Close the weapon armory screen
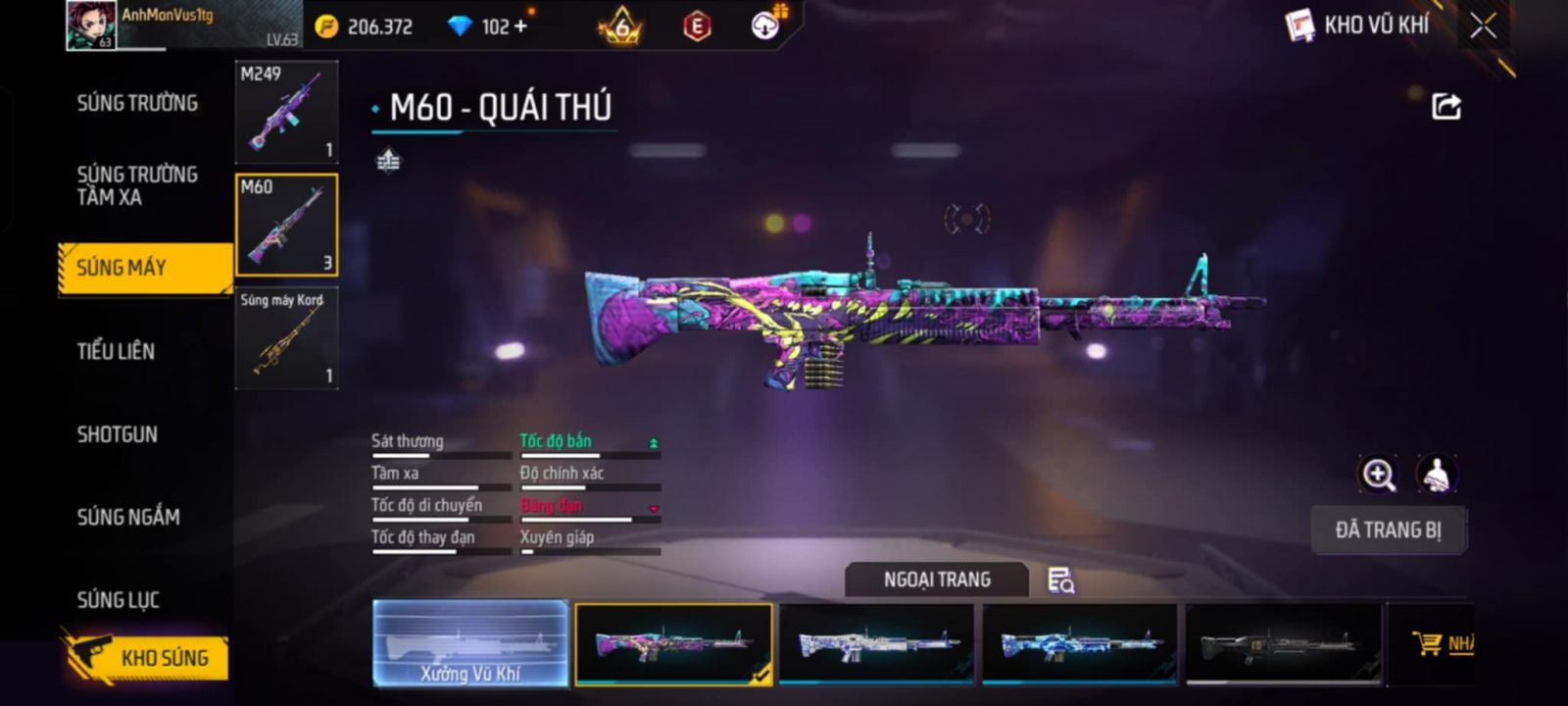The image size is (1568, 706). point(1483,25)
